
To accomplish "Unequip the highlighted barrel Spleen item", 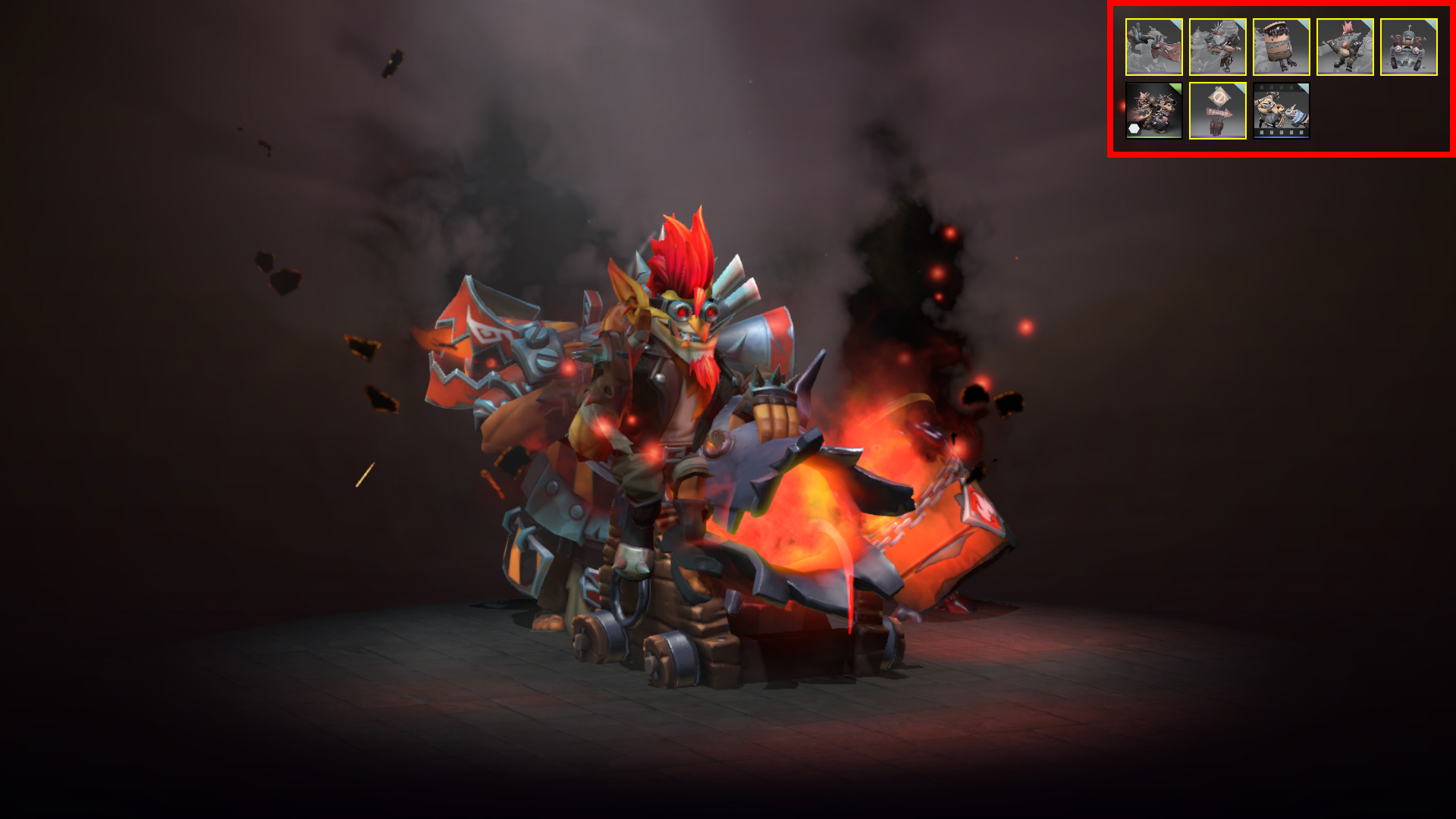I will click(x=1282, y=47).
